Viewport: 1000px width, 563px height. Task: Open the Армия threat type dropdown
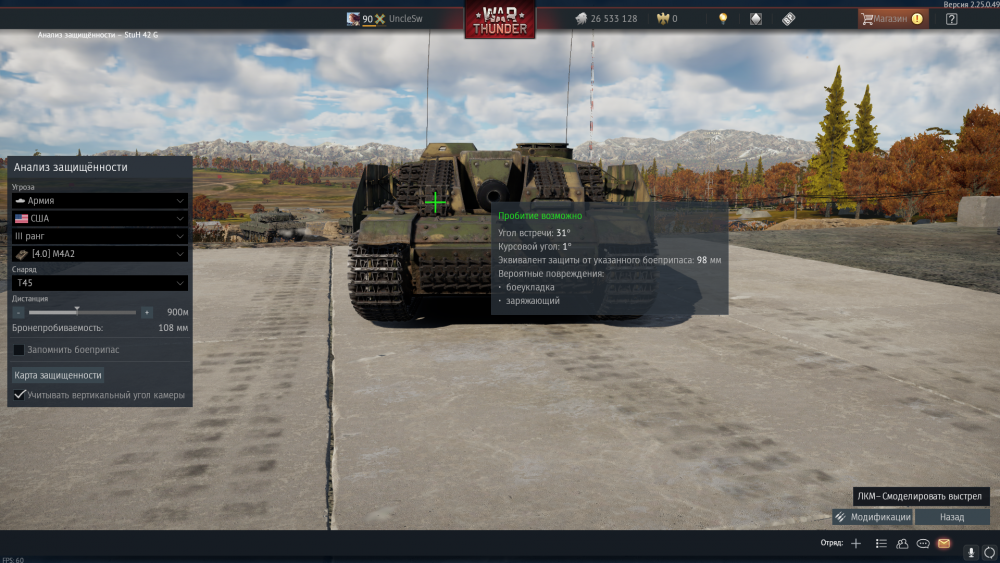coord(99,200)
